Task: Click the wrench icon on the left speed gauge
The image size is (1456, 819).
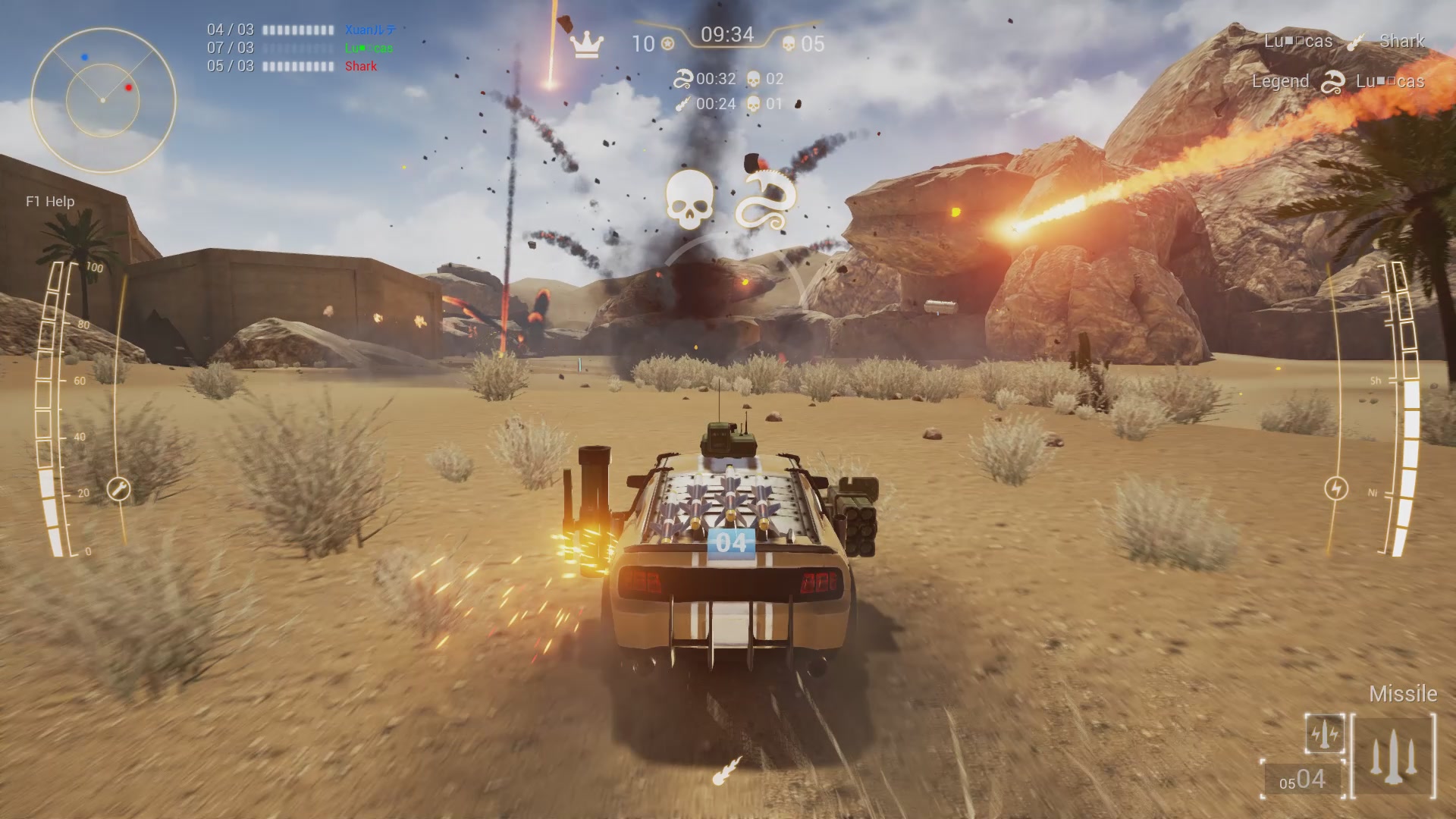Action: click(x=118, y=490)
